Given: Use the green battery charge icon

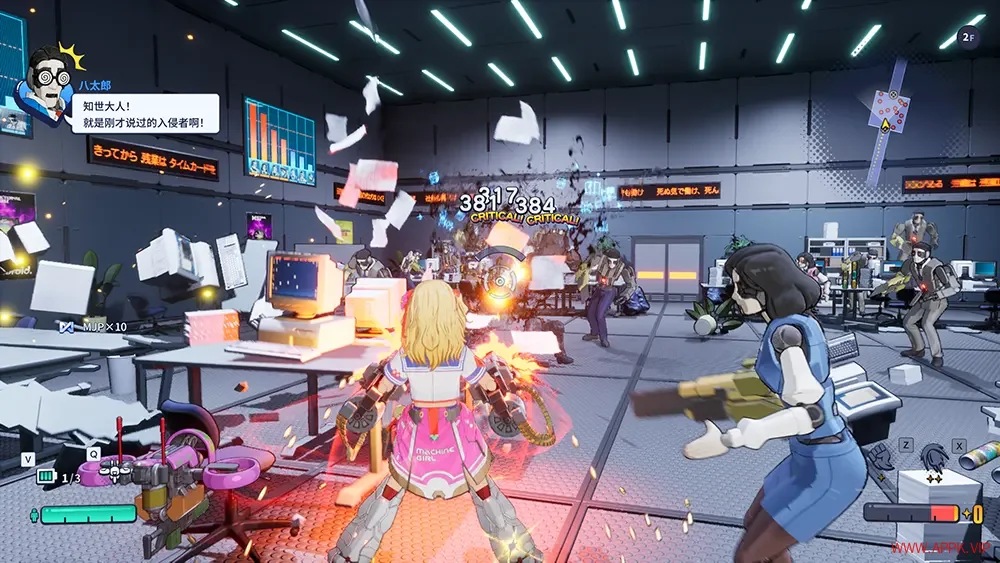Looking at the screenshot, I should [45, 477].
